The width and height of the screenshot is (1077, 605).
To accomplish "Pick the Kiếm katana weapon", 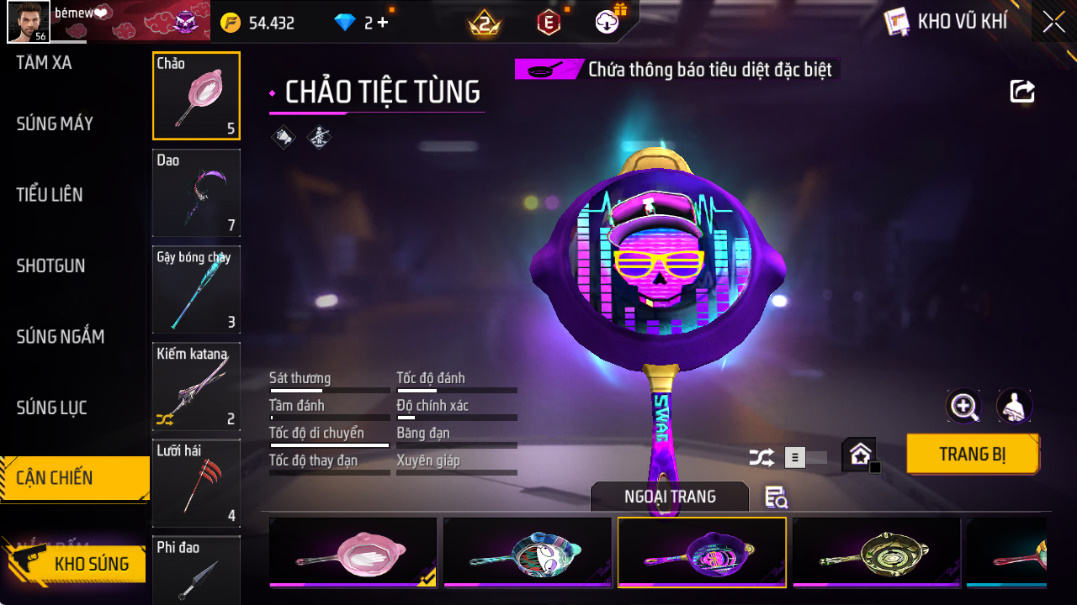I will pos(196,386).
